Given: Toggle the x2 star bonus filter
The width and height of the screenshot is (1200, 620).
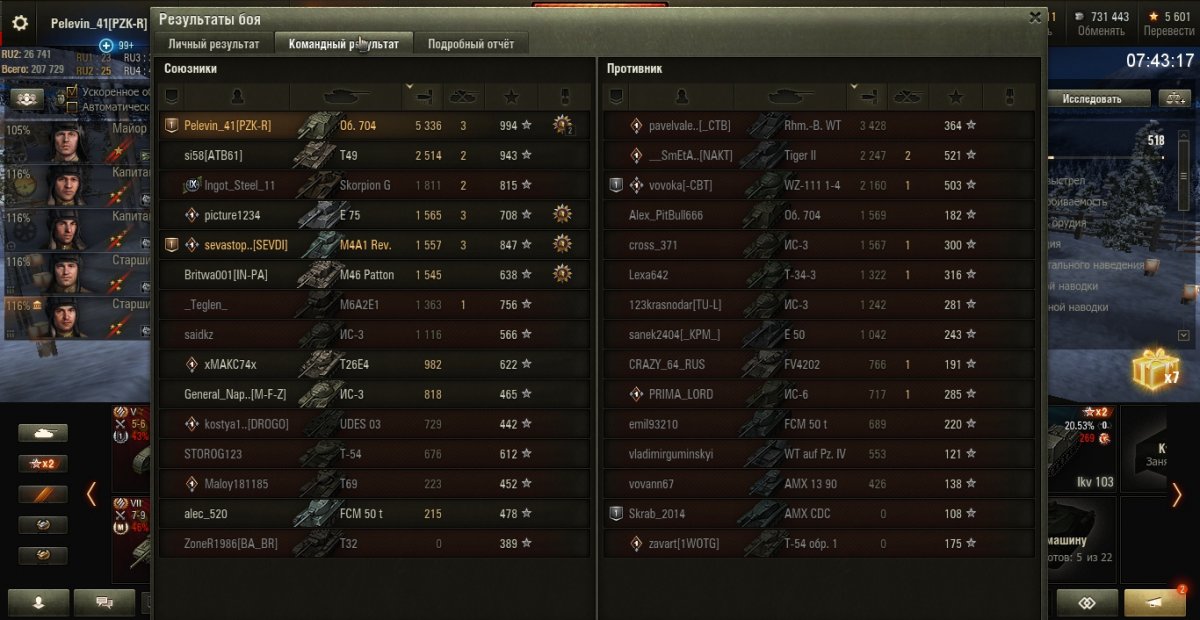Looking at the screenshot, I should coord(43,464).
